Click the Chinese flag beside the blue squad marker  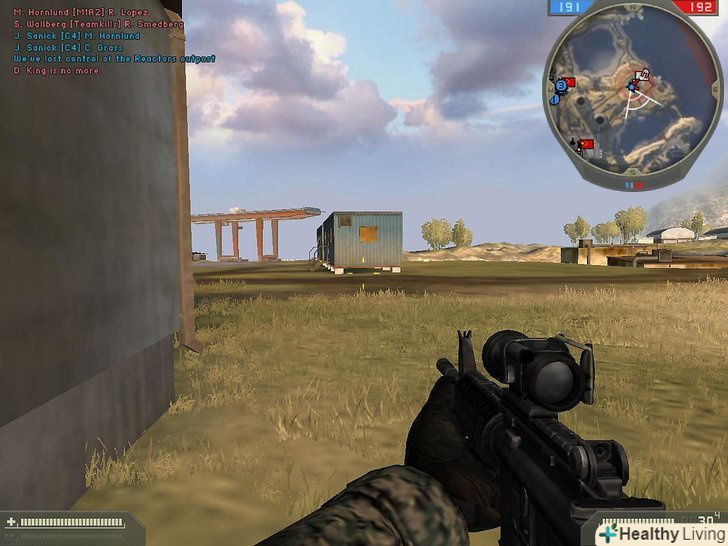[570, 81]
